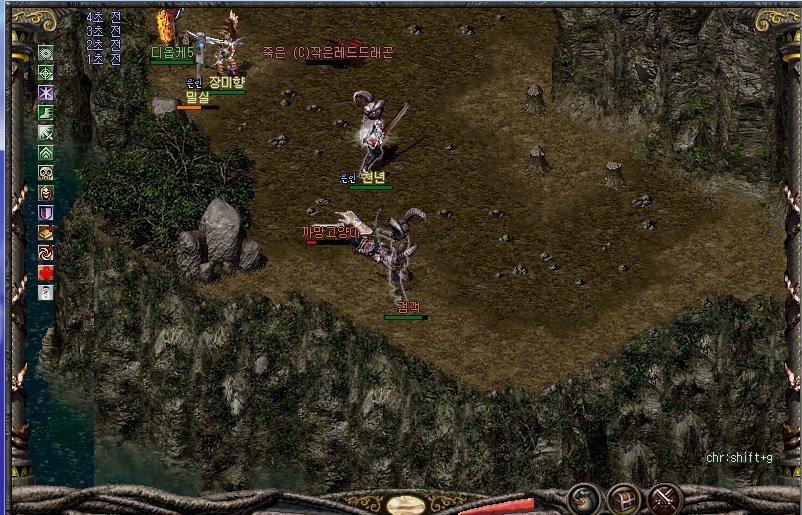Use the purple star burst skill
802x515 pixels.
coord(46,92)
